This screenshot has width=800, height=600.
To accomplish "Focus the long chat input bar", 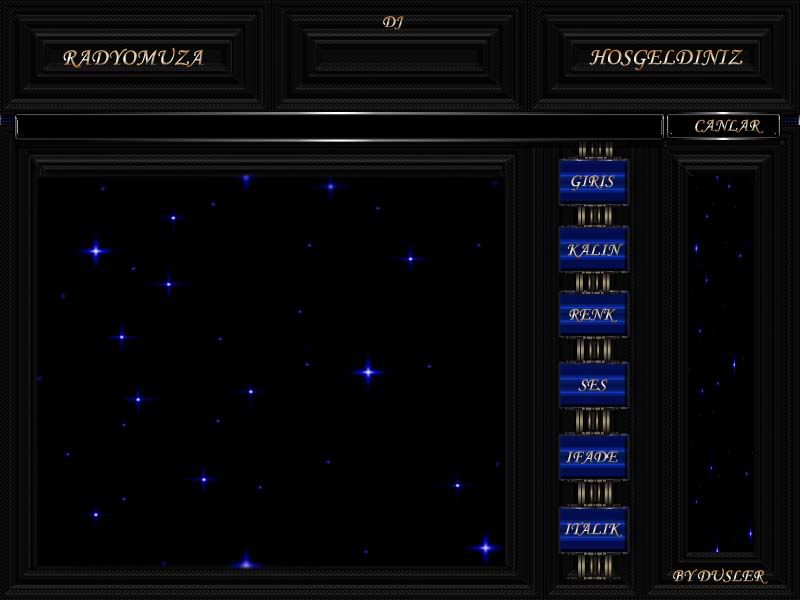I will tap(339, 127).
